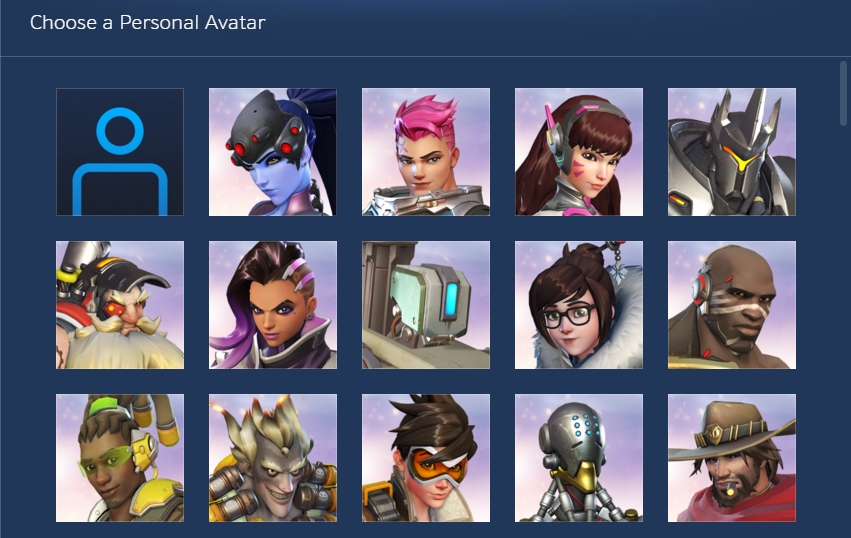Choose the armored Reinhardt avatar
The width and height of the screenshot is (851, 538).
point(732,152)
